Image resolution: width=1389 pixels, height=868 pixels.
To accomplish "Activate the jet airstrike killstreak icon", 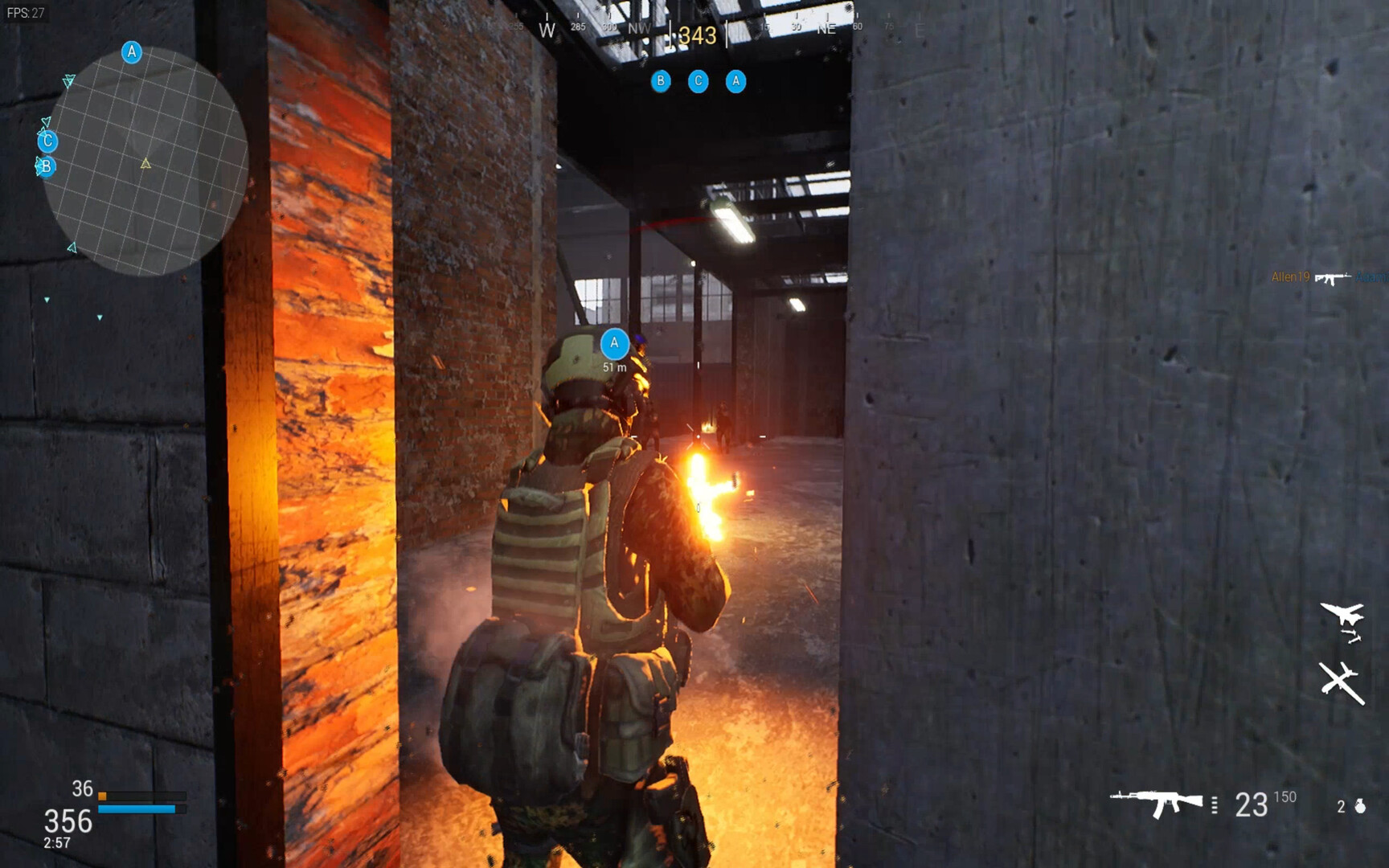I will pyautogui.click(x=1342, y=620).
